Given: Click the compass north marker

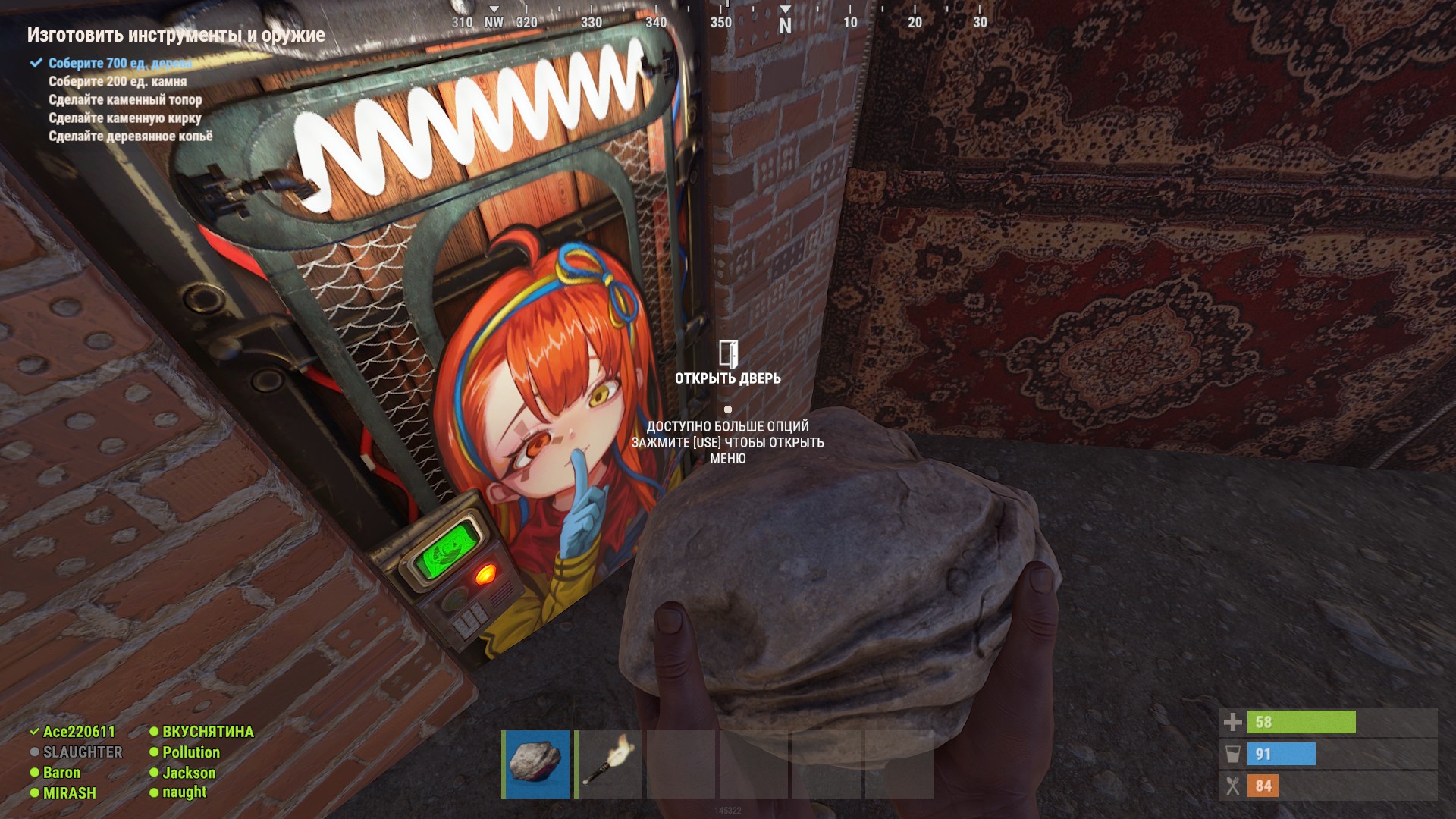Looking at the screenshot, I should click(x=786, y=25).
